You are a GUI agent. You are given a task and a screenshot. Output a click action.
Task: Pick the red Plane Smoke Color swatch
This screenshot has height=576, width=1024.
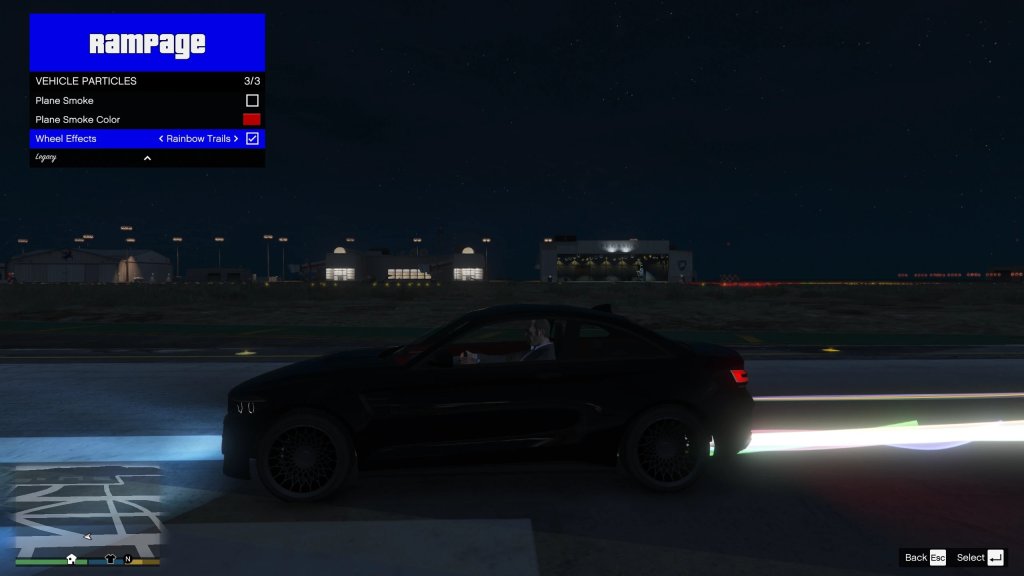(252, 120)
